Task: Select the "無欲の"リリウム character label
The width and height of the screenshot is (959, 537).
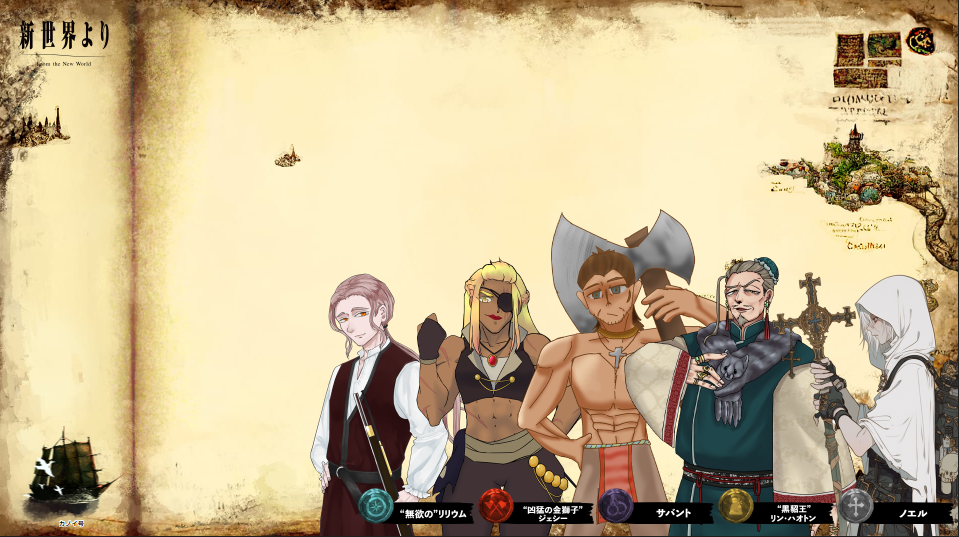Action: [431, 513]
